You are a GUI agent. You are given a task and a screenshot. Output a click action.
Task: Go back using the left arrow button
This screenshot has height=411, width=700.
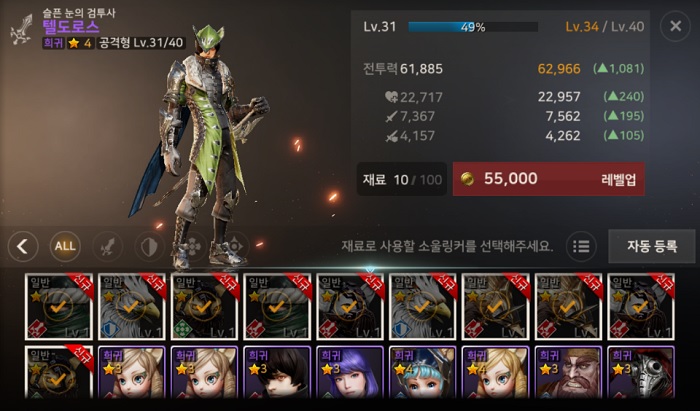point(23,245)
